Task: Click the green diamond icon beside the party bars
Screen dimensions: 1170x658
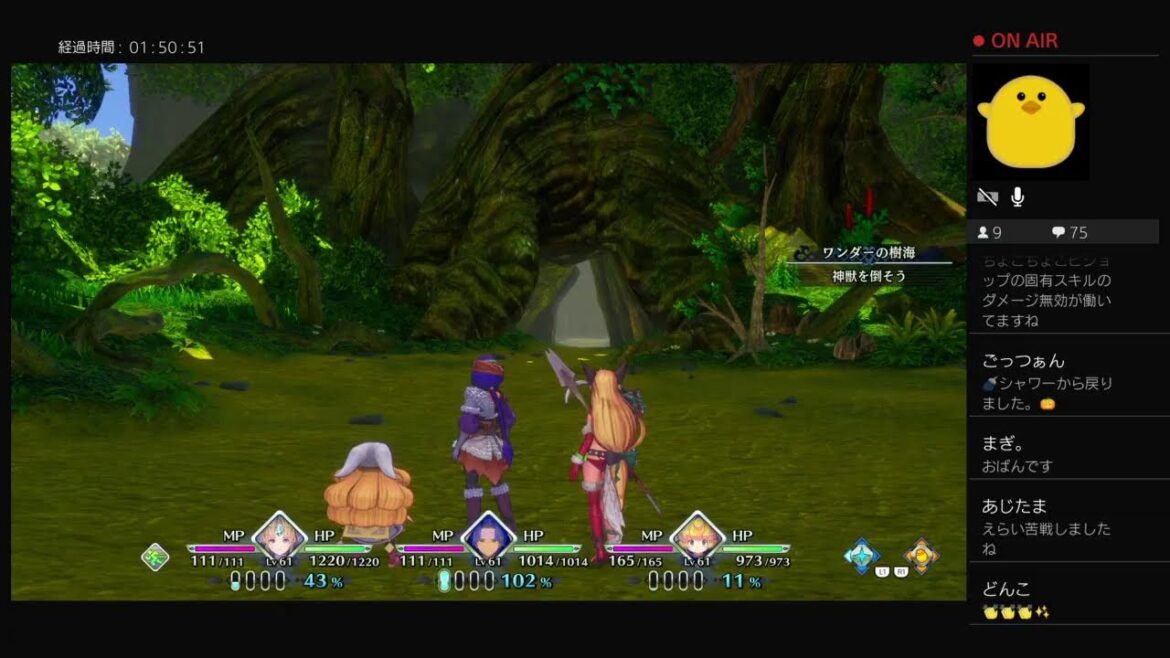Action: point(155,557)
